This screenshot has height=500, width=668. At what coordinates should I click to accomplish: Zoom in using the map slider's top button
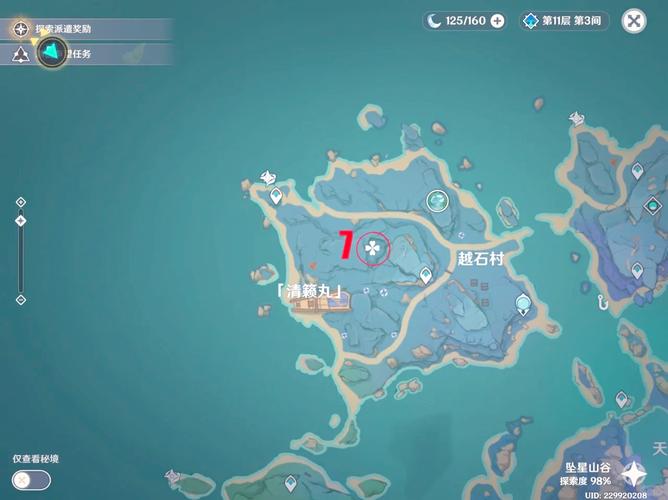(21, 202)
